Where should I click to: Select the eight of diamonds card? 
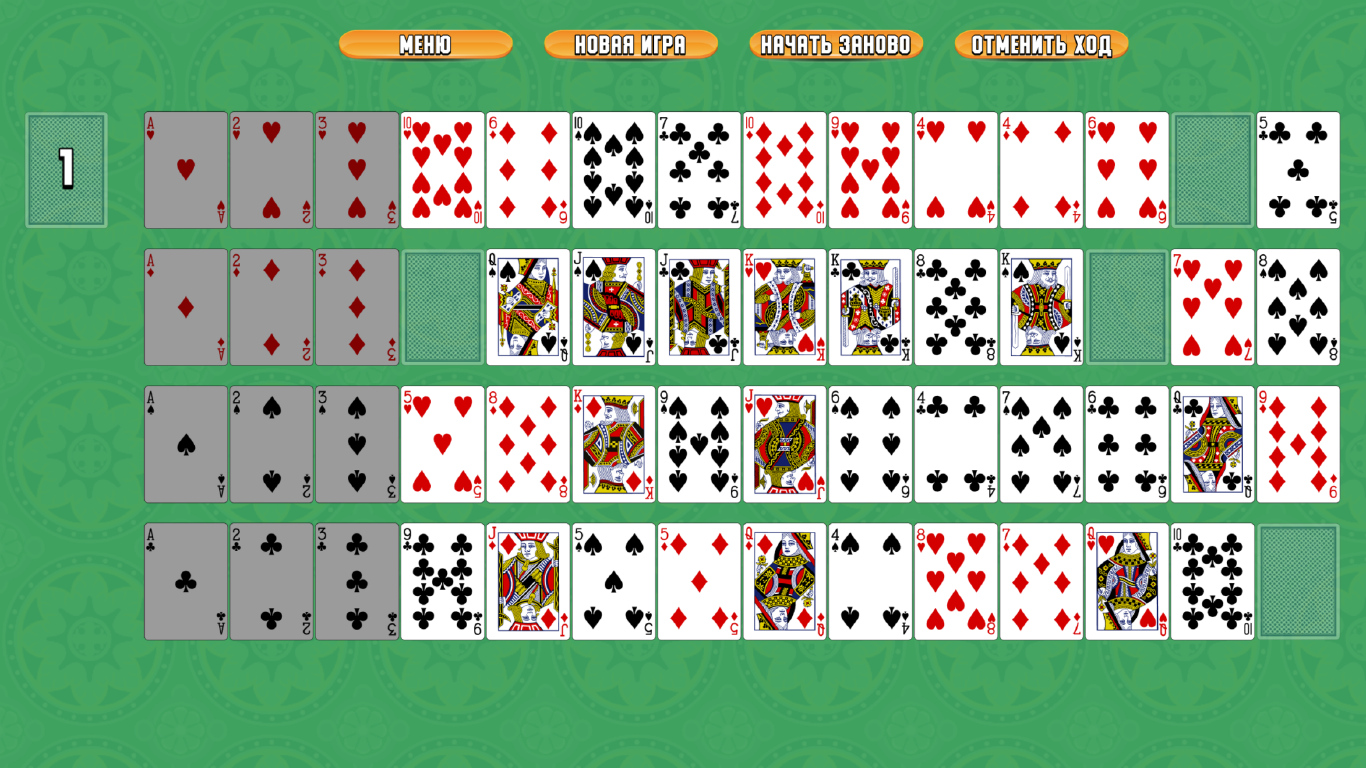[x=527, y=444]
